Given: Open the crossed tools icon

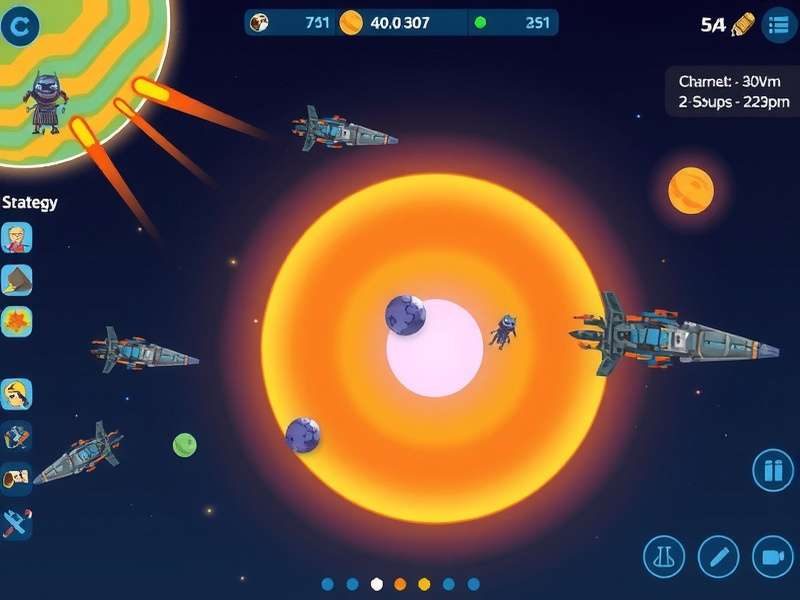Looking at the screenshot, I should [x=17, y=436].
